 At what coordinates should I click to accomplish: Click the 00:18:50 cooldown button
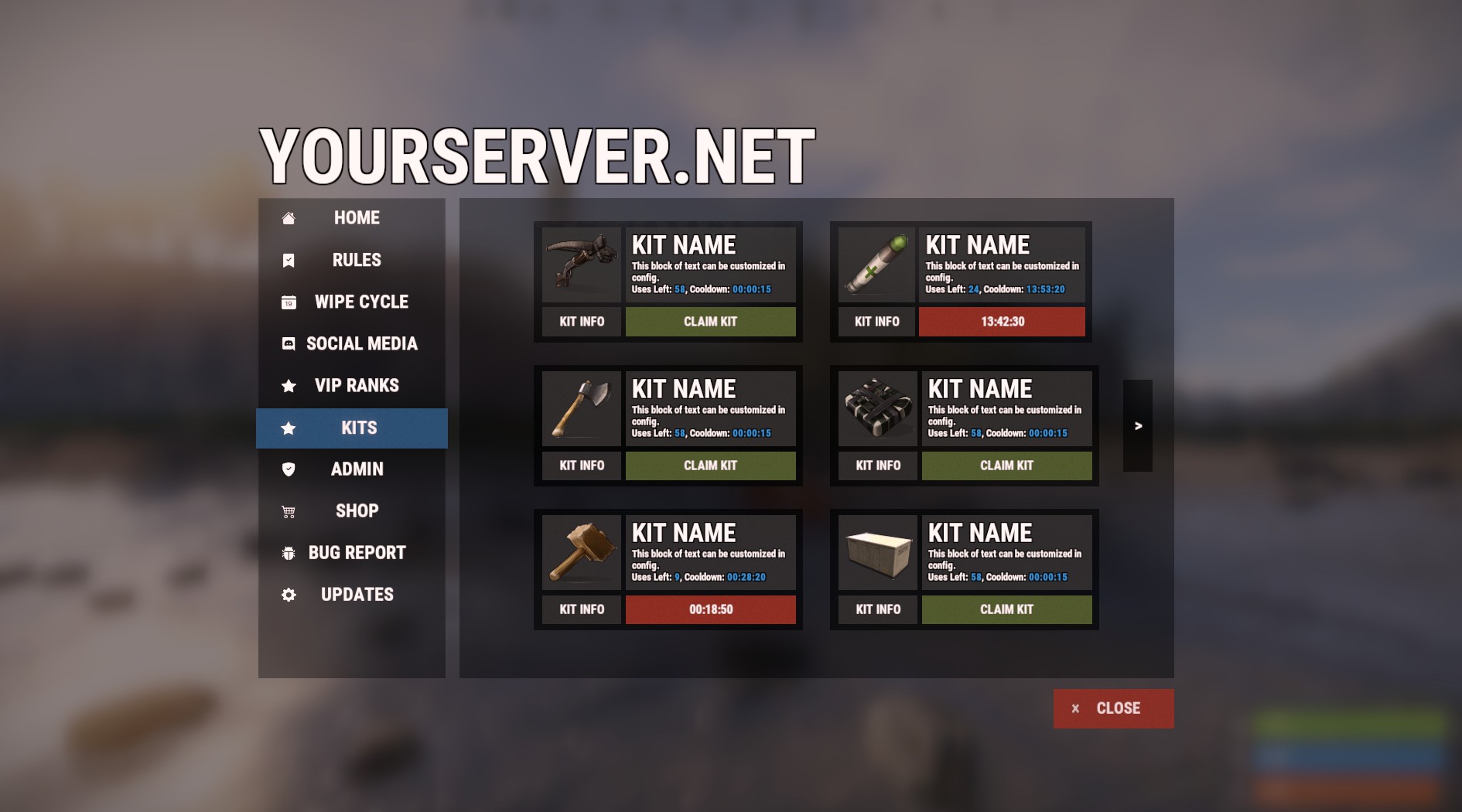coord(710,609)
